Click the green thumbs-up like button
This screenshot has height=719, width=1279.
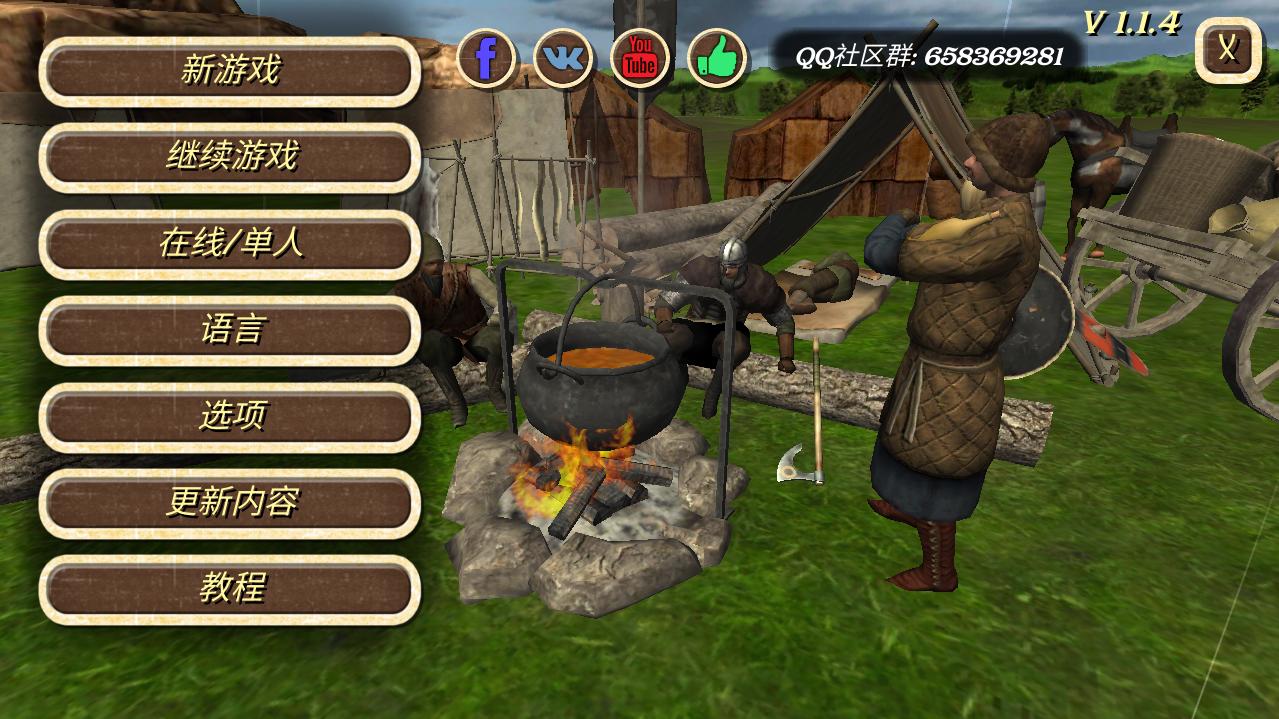click(x=717, y=59)
